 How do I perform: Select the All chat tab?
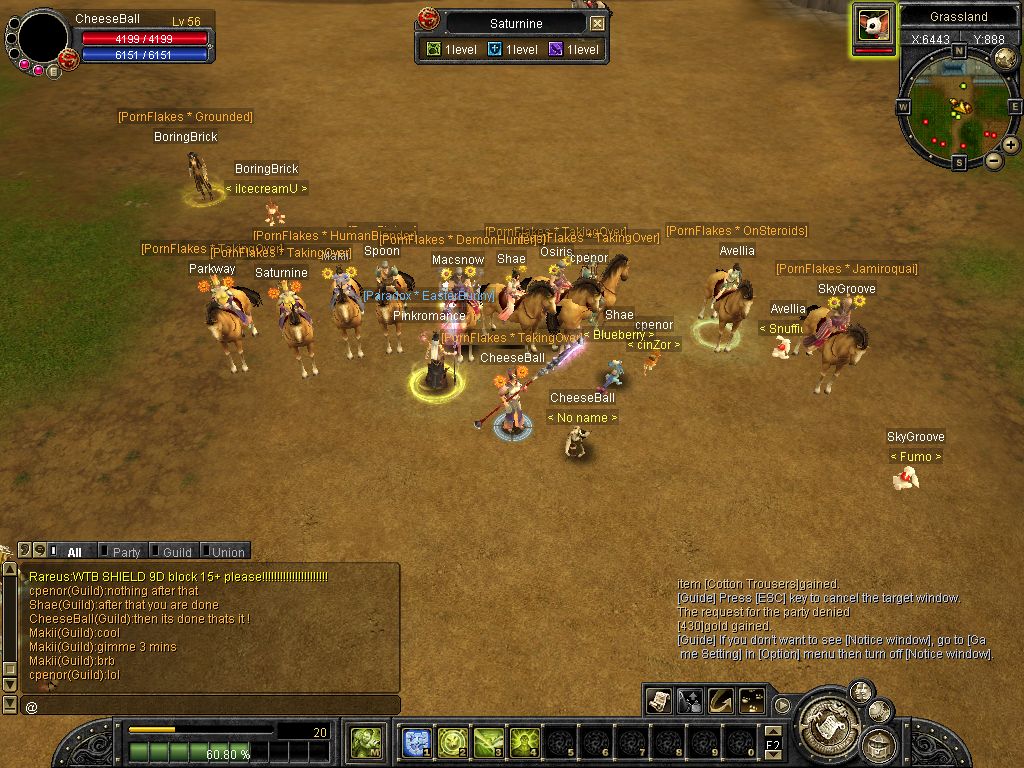(x=74, y=551)
